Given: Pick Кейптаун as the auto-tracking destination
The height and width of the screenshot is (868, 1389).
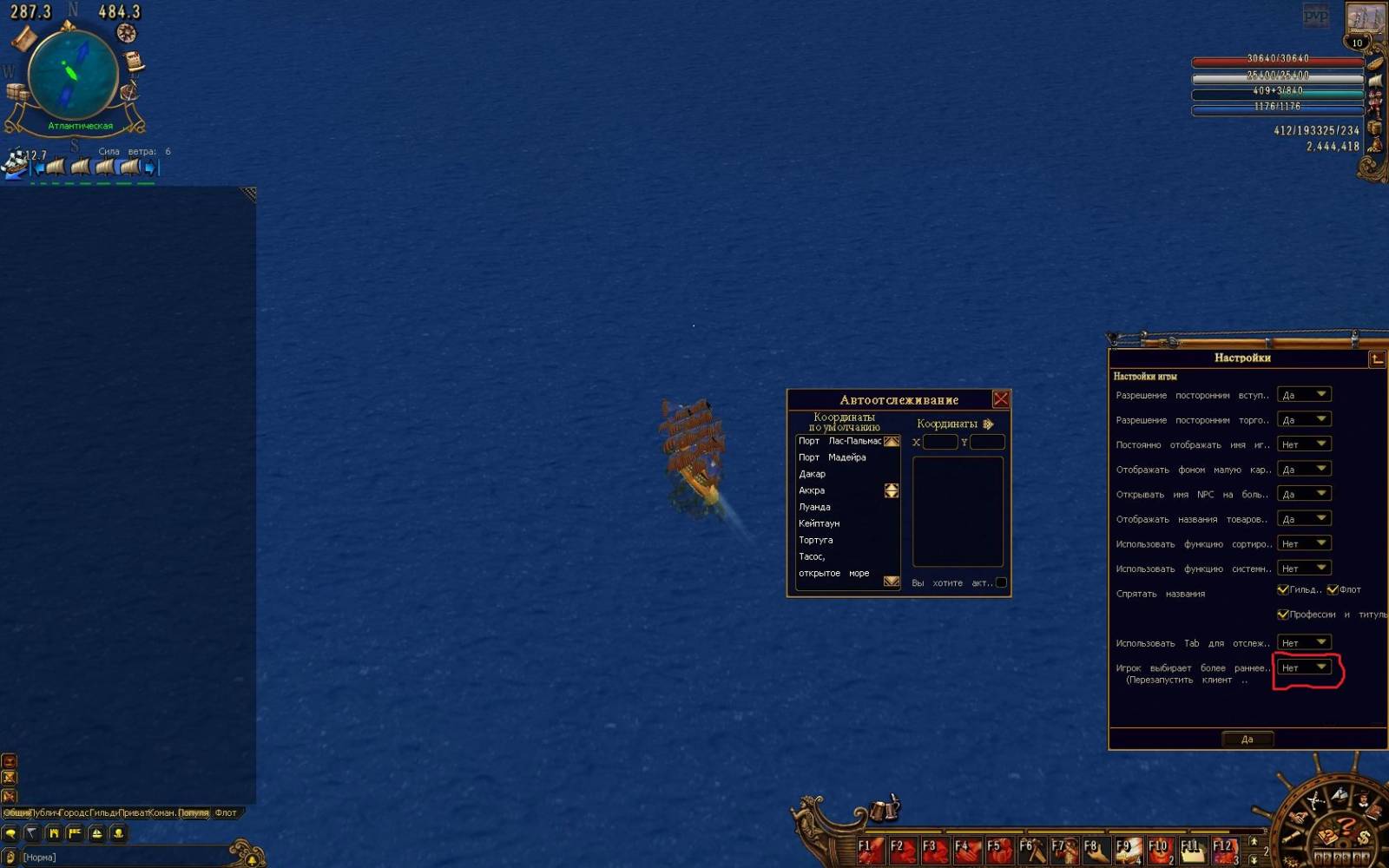Looking at the screenshot, I should (x=819, y=523).
